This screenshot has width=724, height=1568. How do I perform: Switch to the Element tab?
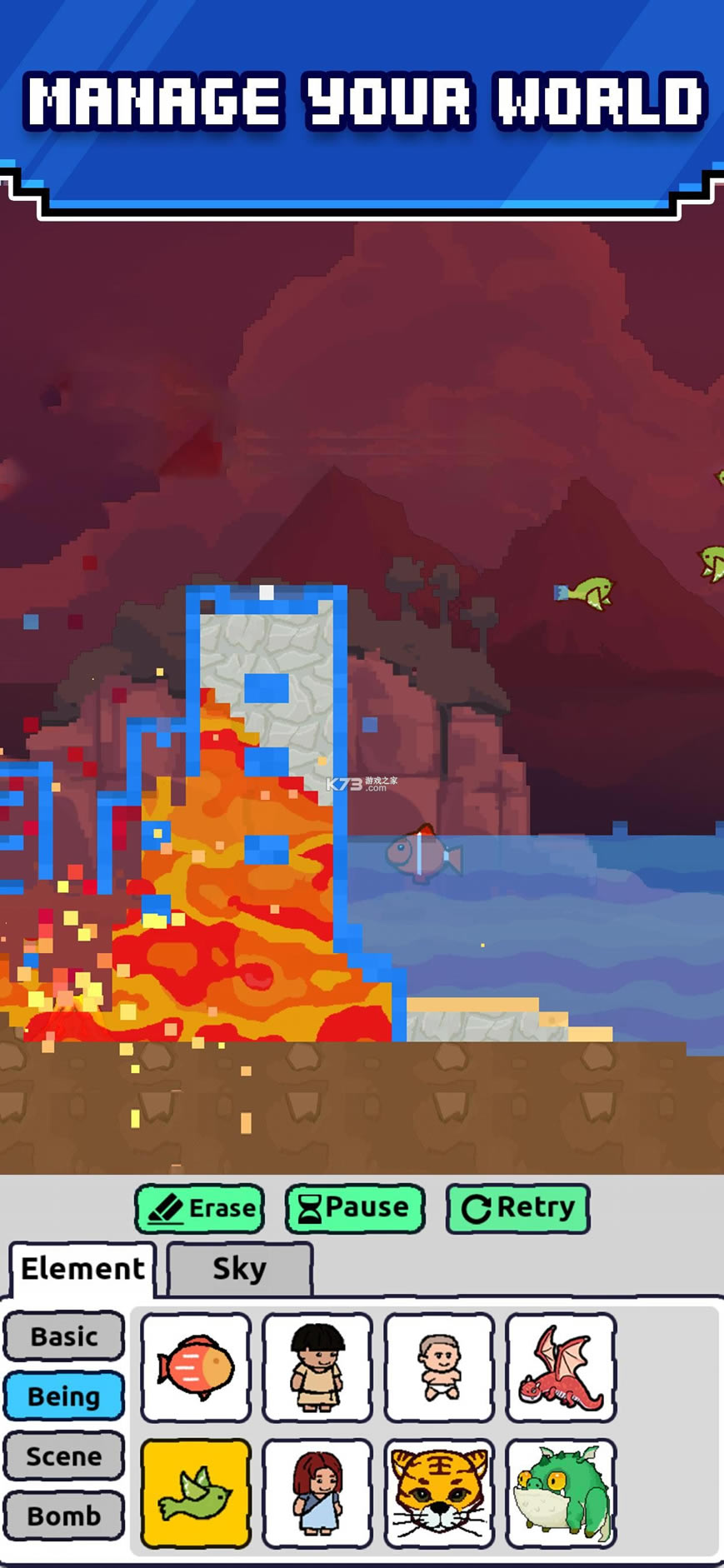pos(82,1269)
